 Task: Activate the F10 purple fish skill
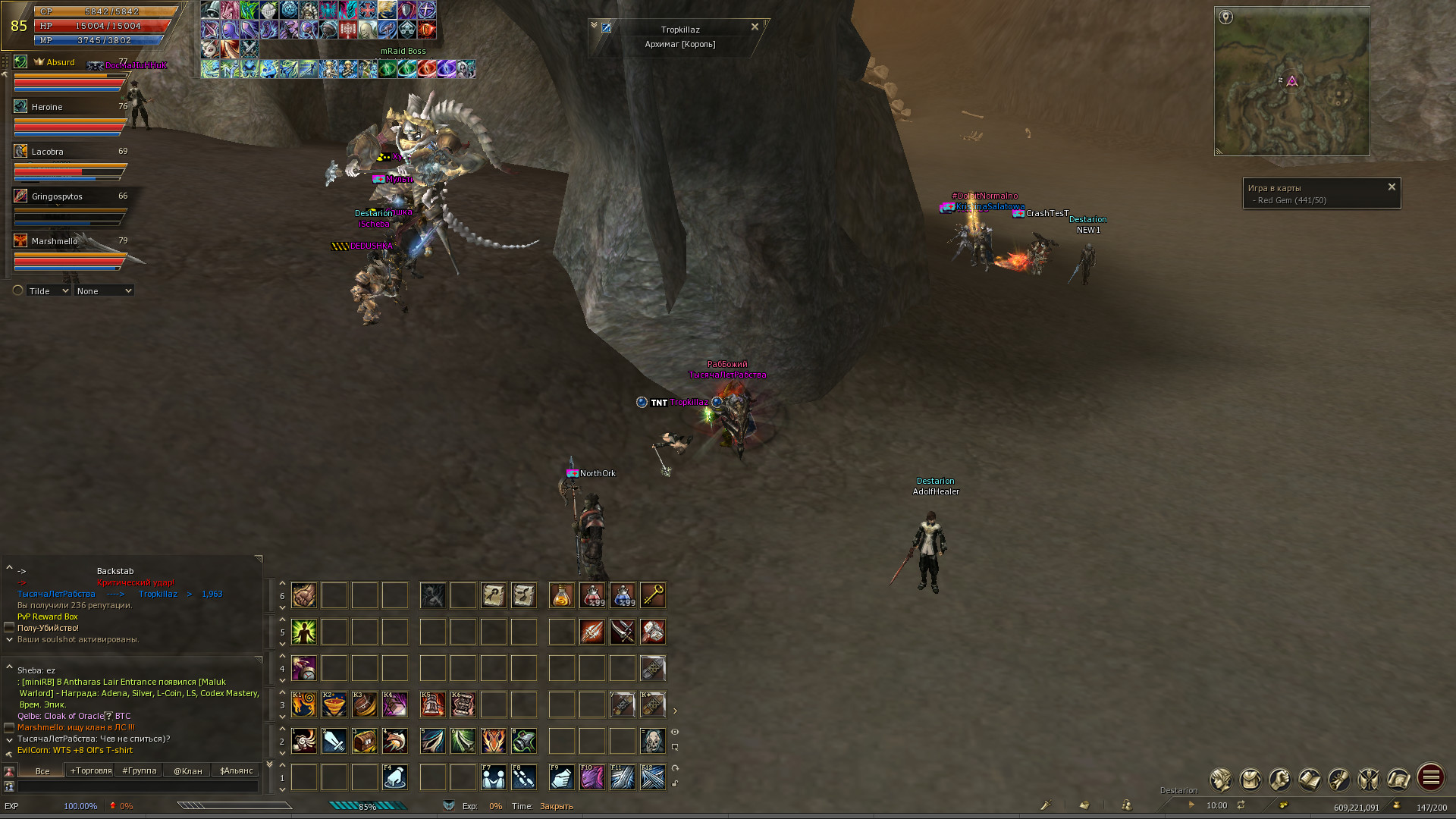[592, 778]
